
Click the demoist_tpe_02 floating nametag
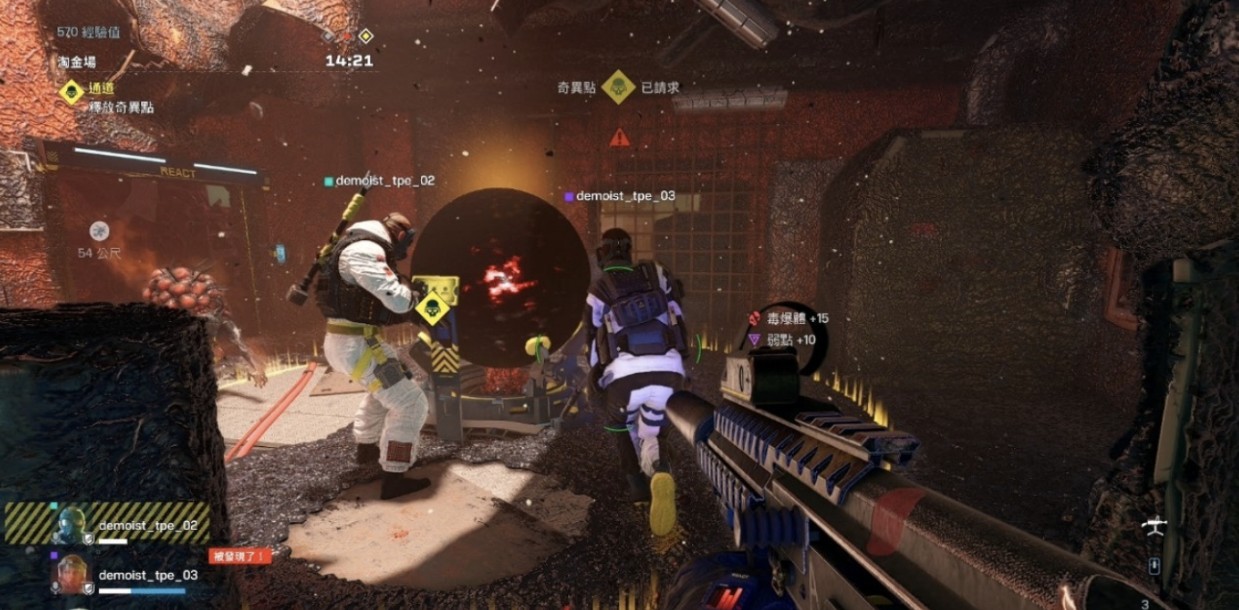pyautogui.click(x=384, y=181)
